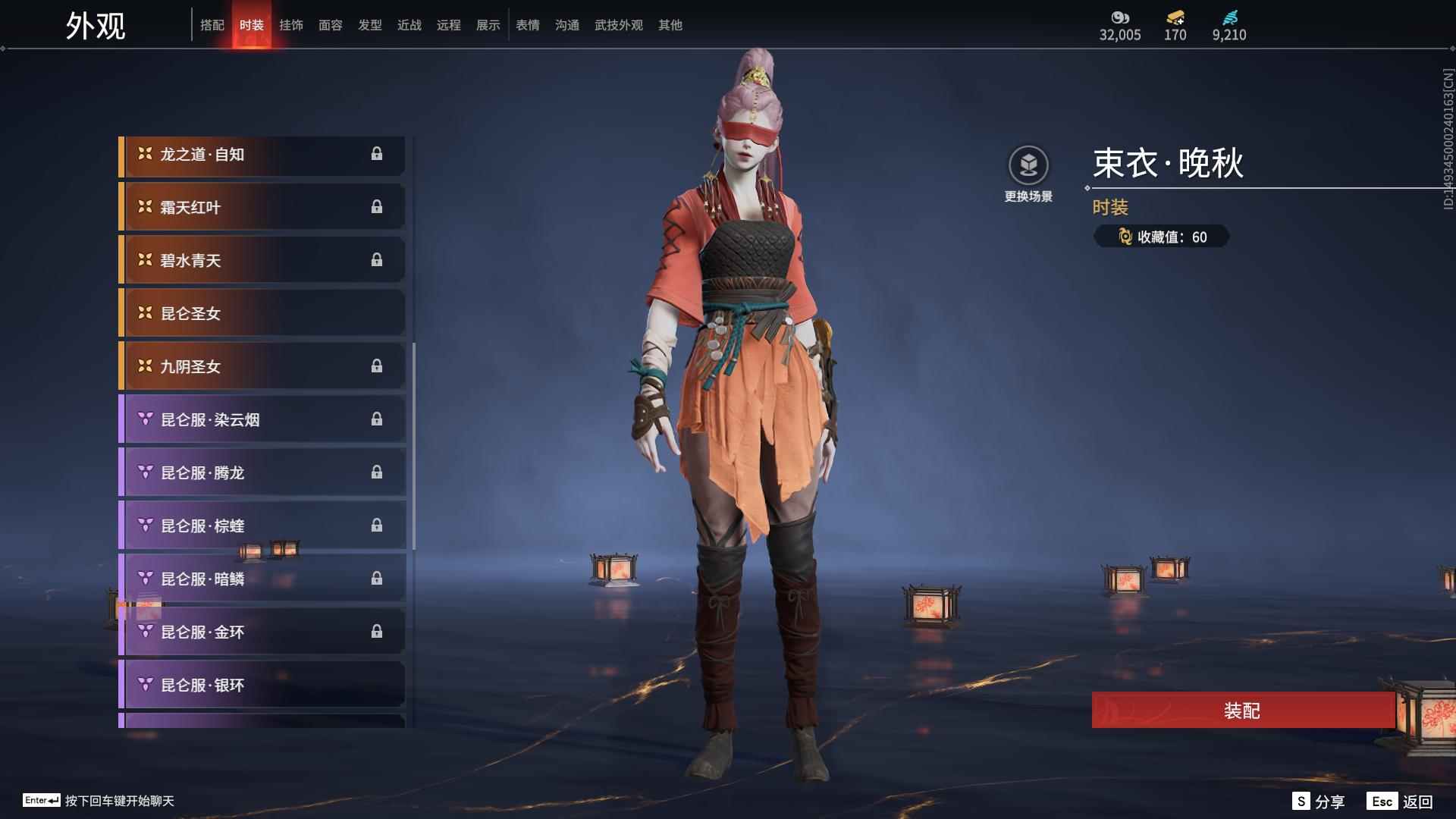Screen dimensions: 1456x819
Task: Switch to the 表情 emotes tab
Action: [x=528, y=25]
